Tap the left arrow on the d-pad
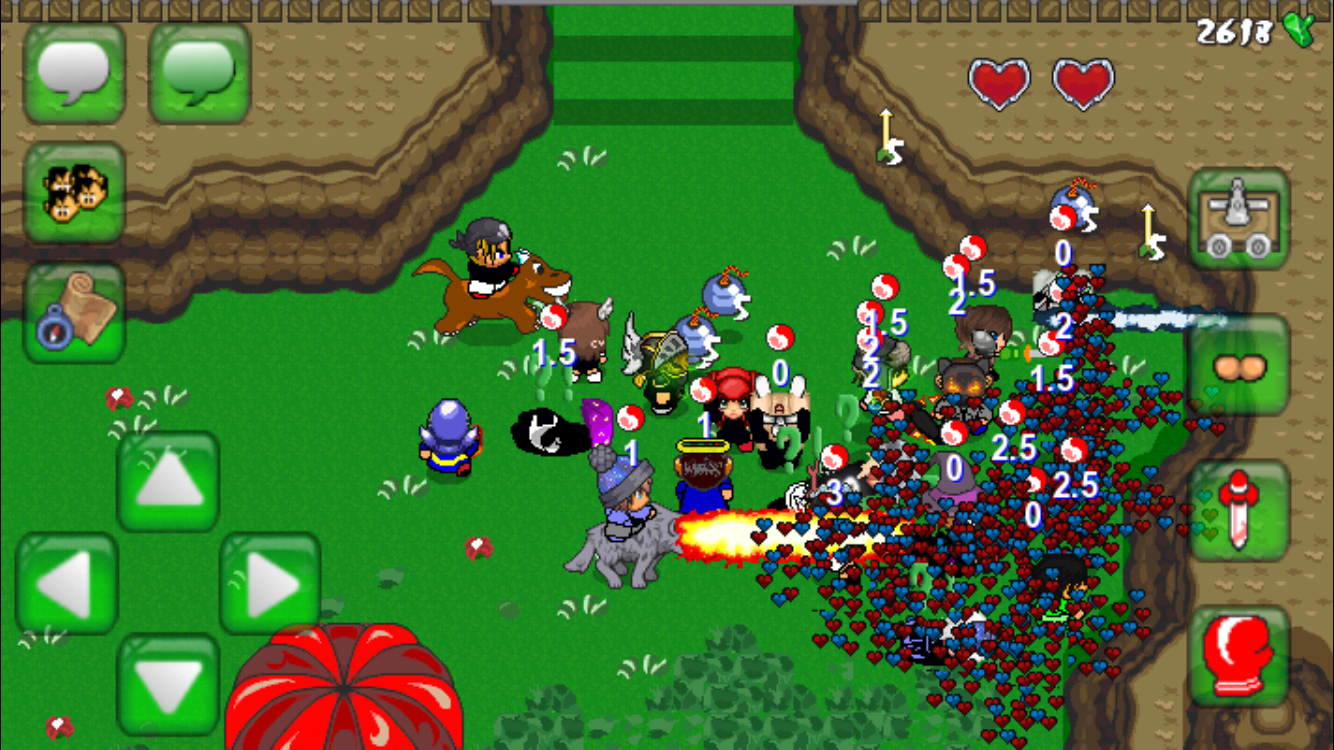Viewport: 1334px width, 750px height. (67, 583)
